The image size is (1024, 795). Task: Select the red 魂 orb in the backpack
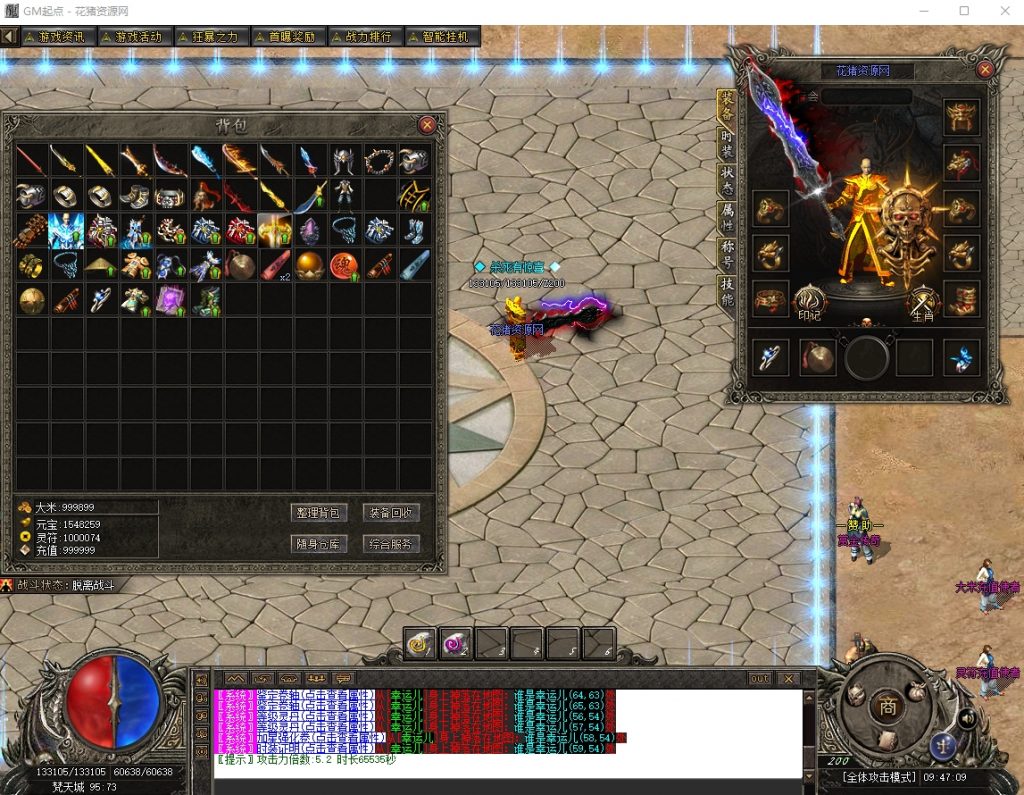tap(344, 265)
